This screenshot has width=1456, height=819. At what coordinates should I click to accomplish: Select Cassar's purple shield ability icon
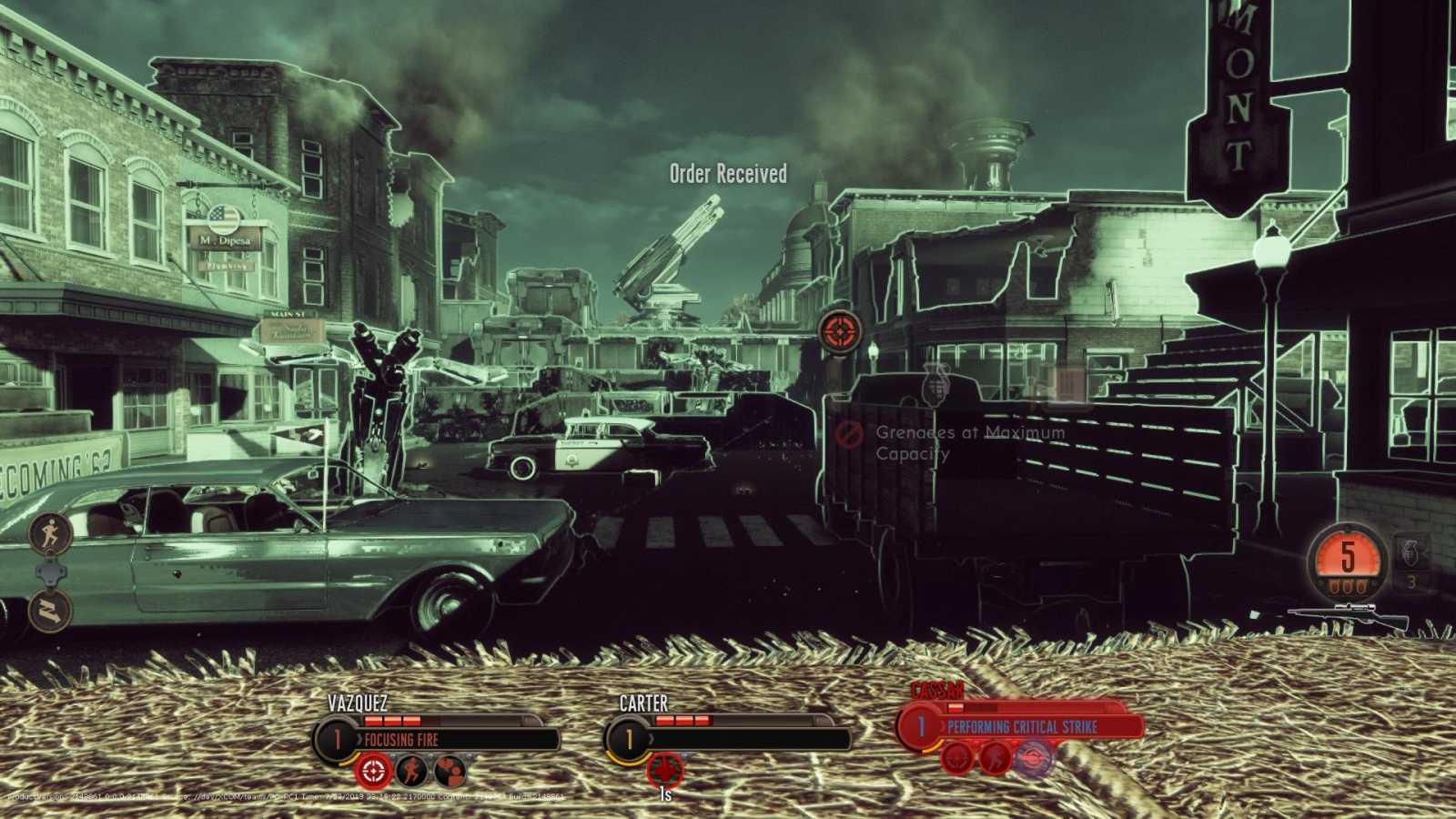point(1033,758)
